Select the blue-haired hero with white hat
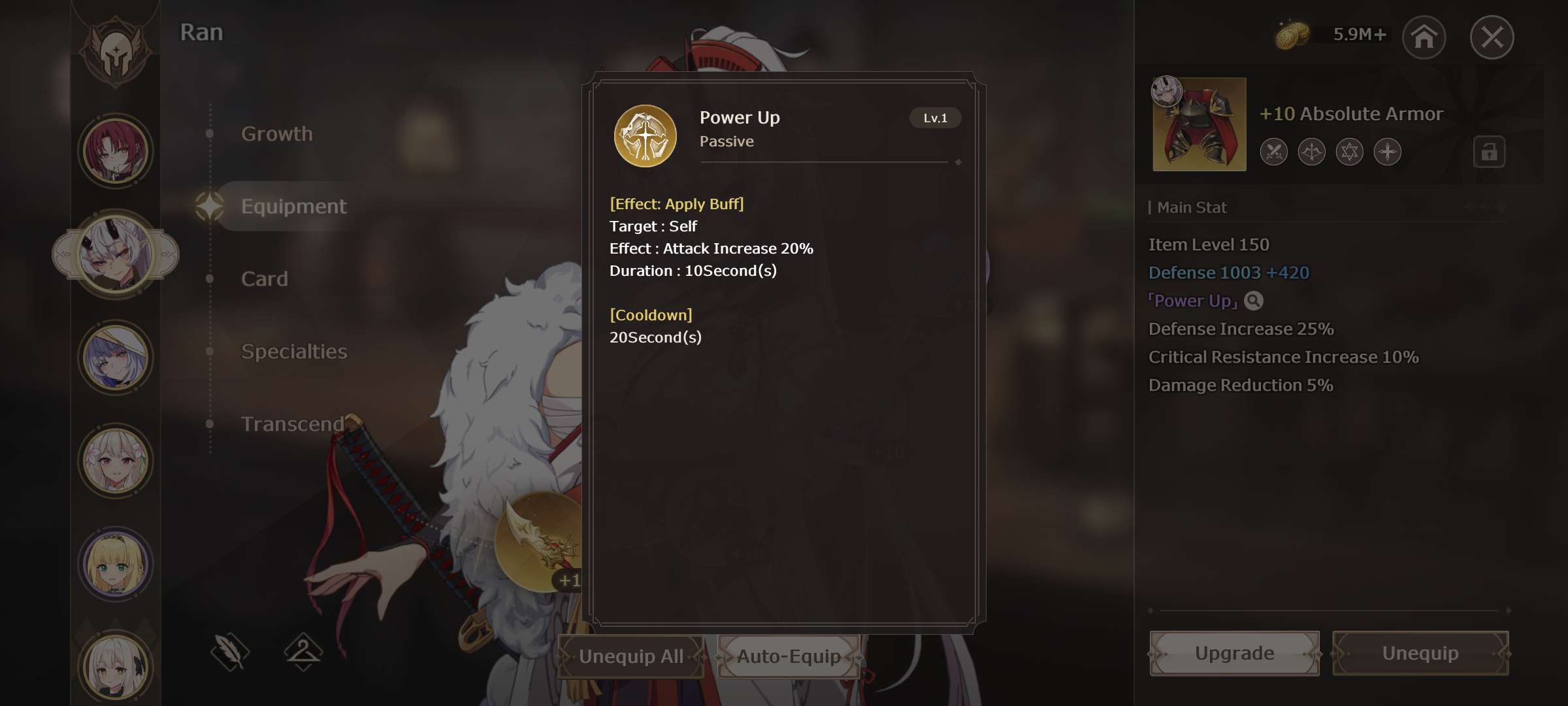 116,358
